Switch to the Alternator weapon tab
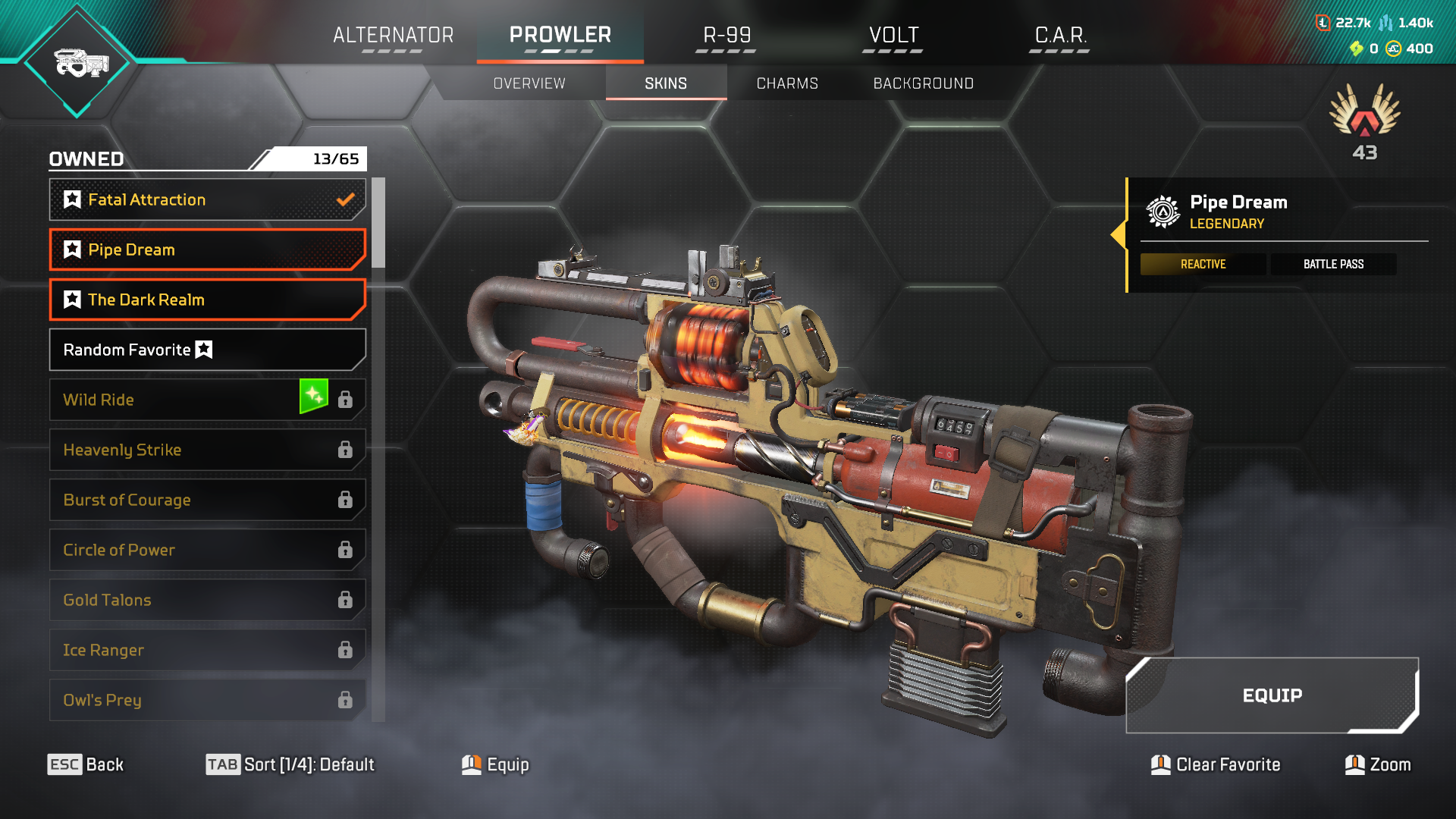This screenshot has height=819, width=1456. [x=393, y=36]
